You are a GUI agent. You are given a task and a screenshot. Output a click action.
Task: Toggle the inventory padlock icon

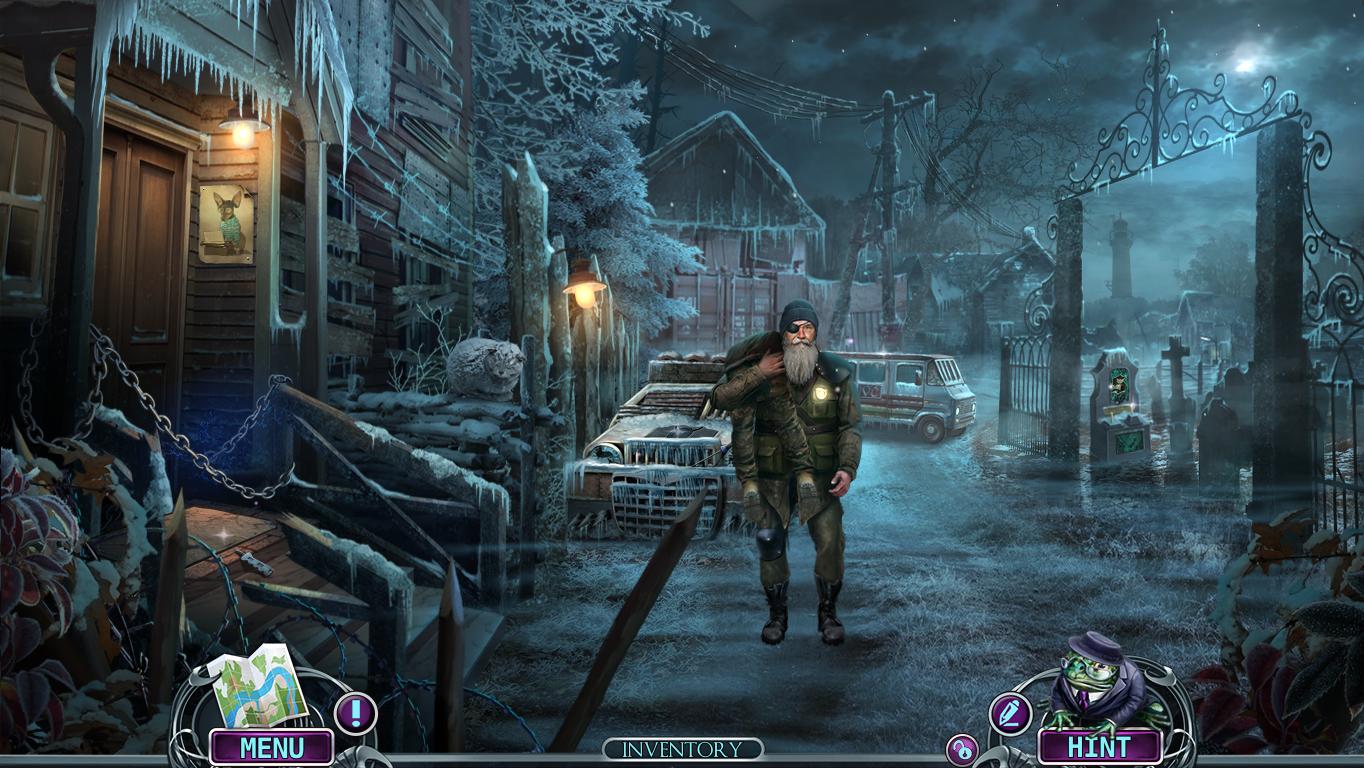[x=962, y=750]
